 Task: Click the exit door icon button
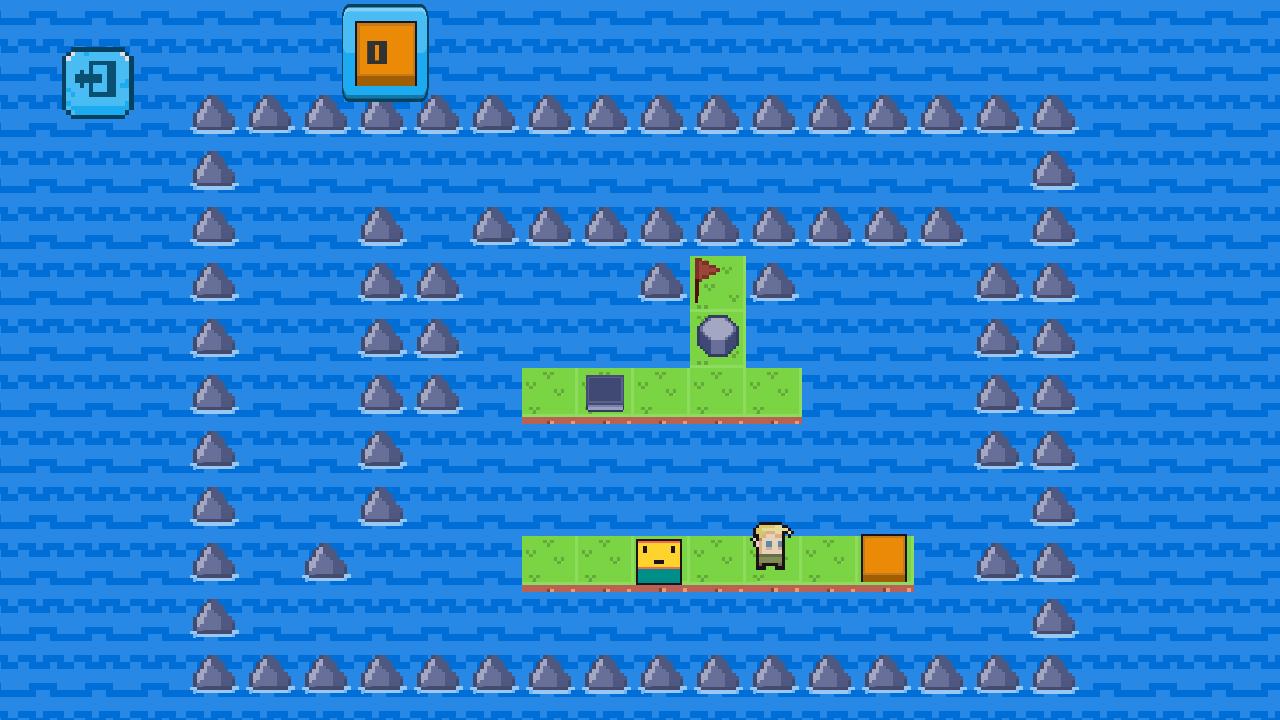[97, 81]
